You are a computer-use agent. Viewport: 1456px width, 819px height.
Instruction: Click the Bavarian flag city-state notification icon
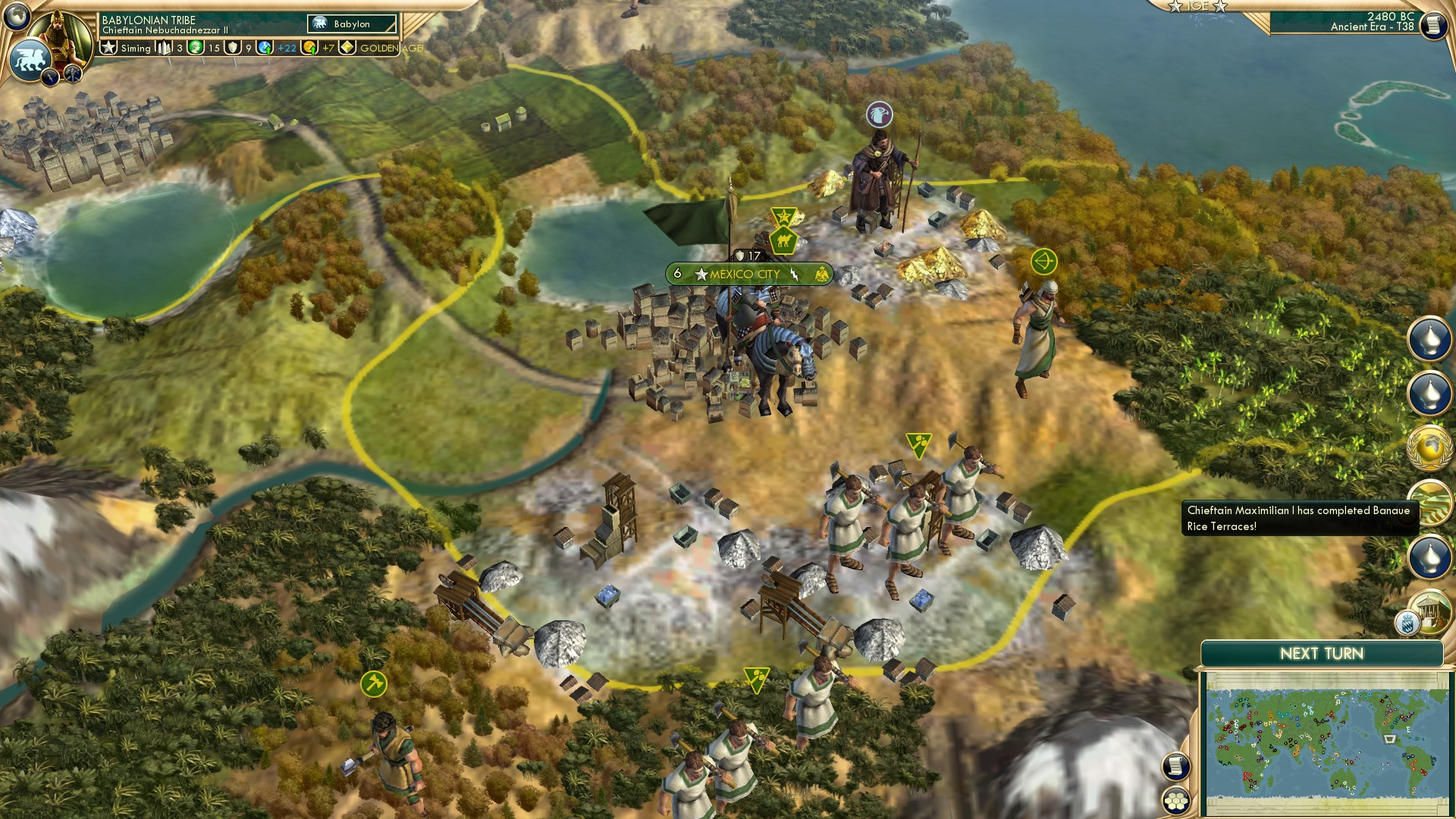coord(1407,623)
